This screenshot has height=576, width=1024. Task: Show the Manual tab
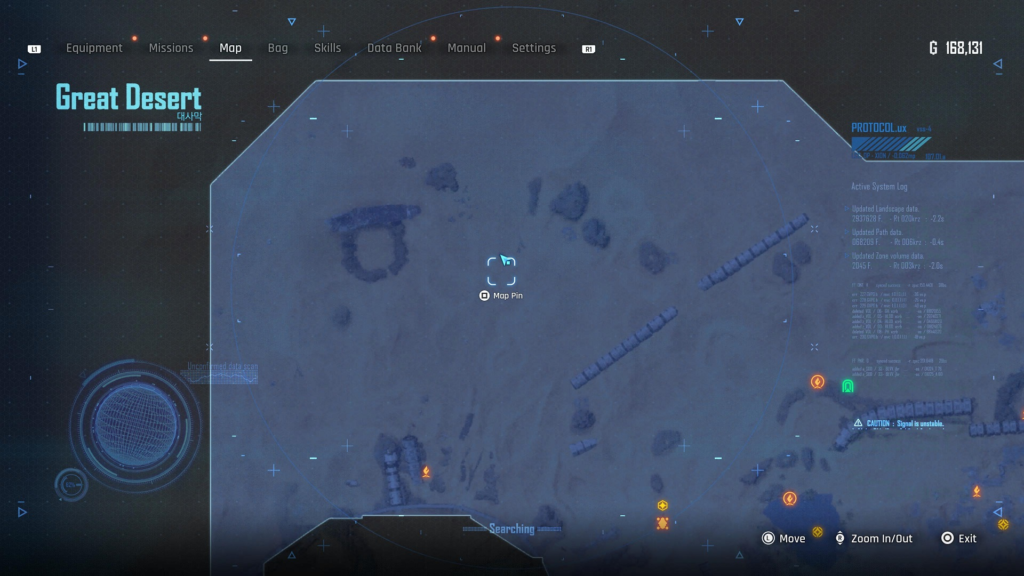pos(466,48)
